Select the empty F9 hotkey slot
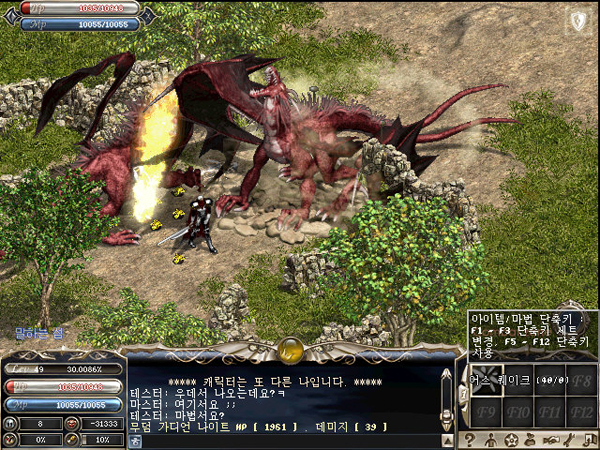This screenshot has height=450, width=600. 487,410
